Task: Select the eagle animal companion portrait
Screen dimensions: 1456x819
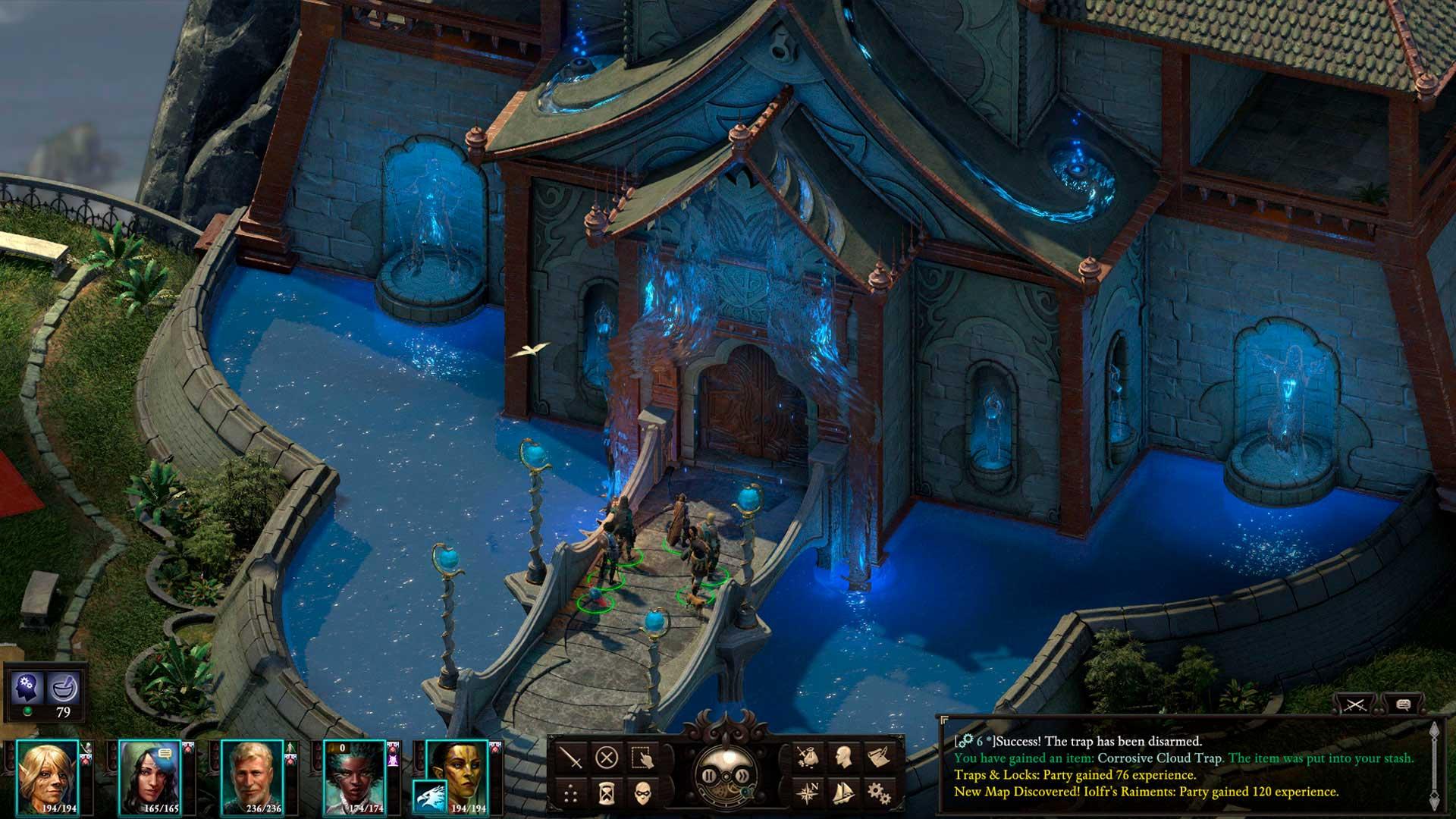Action: pos(430,797)
